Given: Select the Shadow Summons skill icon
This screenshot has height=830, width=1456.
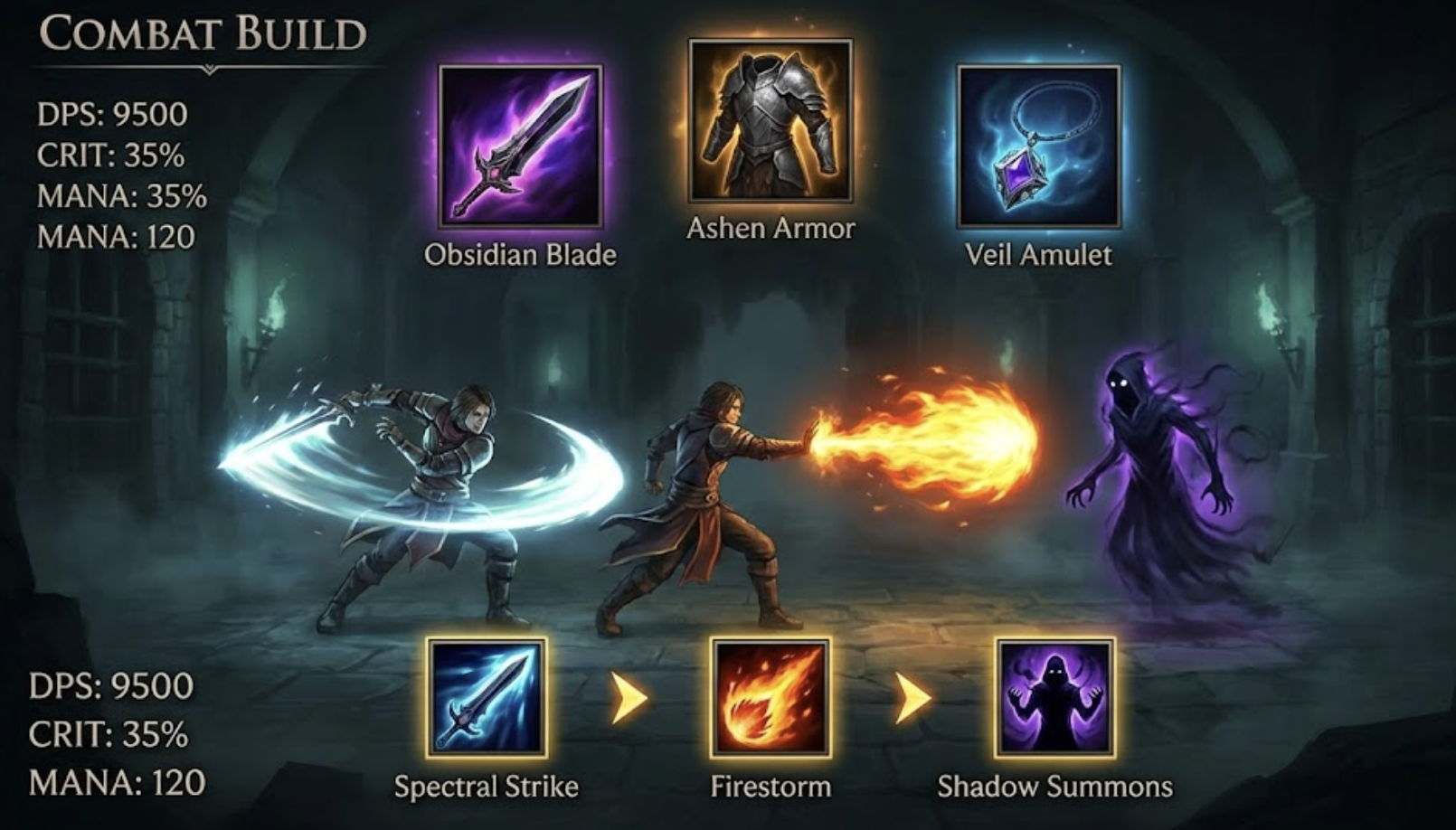Looking at the screenshot, I should [1054, 697].
